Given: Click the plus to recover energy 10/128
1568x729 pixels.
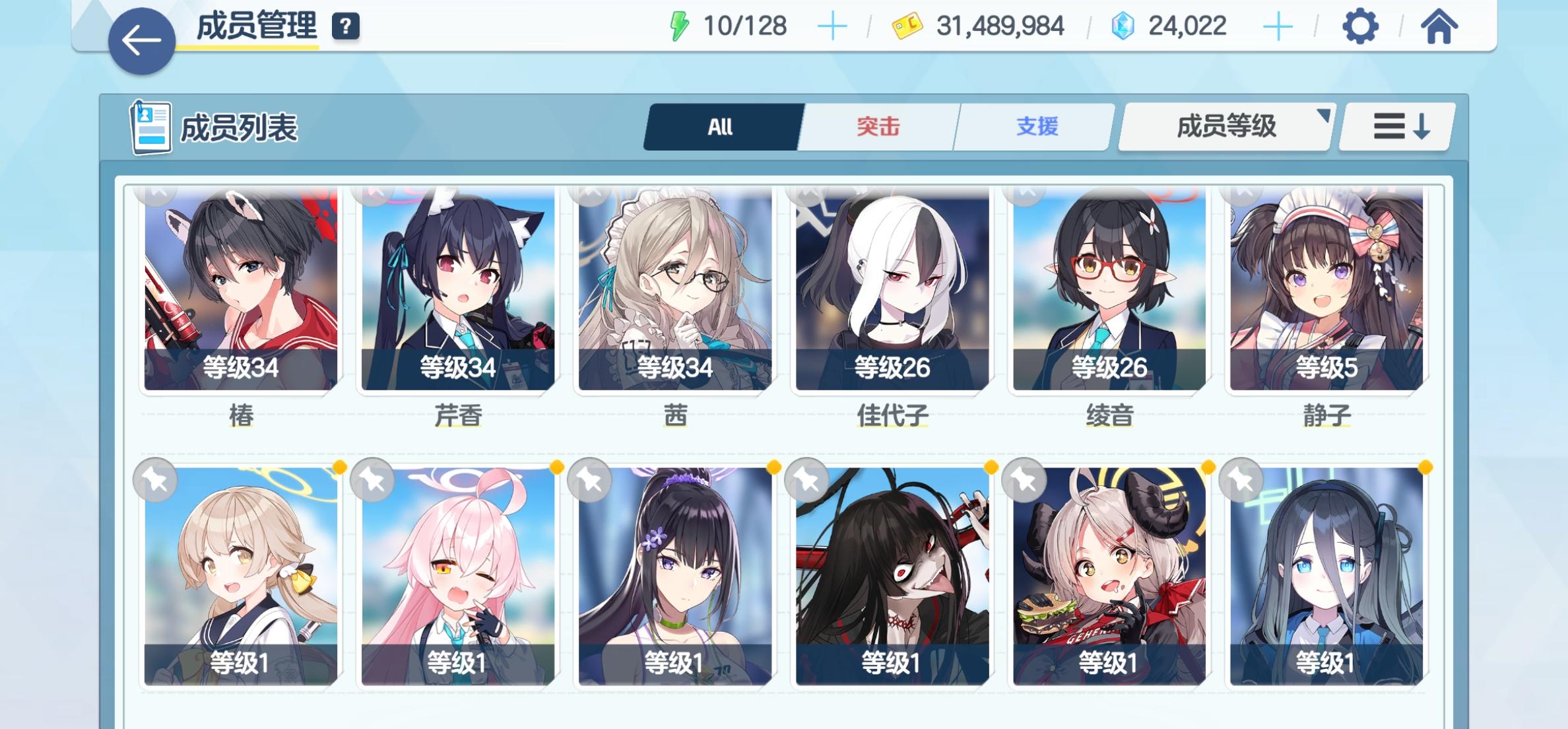Looking at the screenshot, I should tap(834, 26).
